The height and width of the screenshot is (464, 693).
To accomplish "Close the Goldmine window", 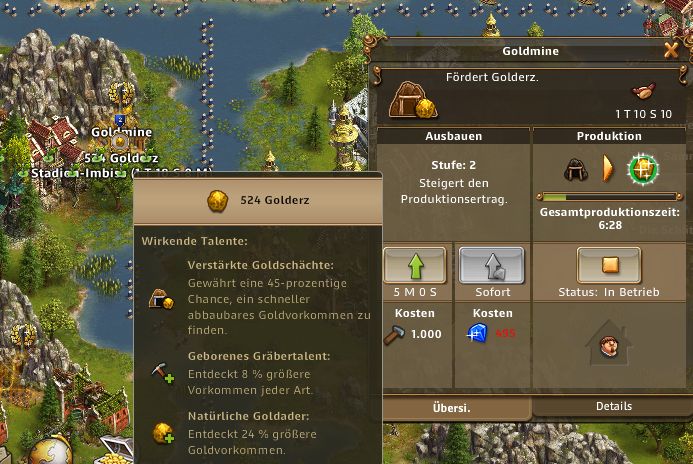I will pyautogui.click(x=671, y=50).
